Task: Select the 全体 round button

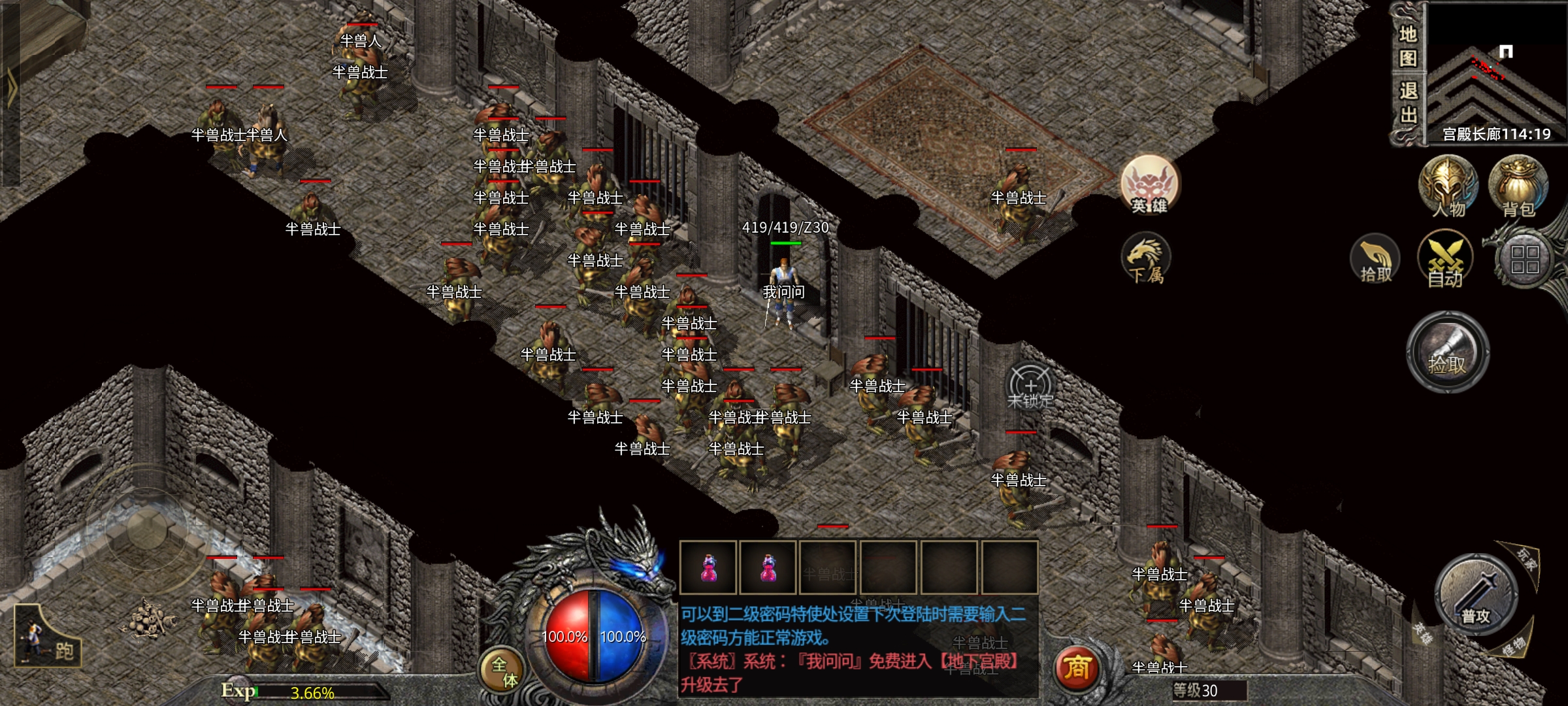Action: (503, 671)
